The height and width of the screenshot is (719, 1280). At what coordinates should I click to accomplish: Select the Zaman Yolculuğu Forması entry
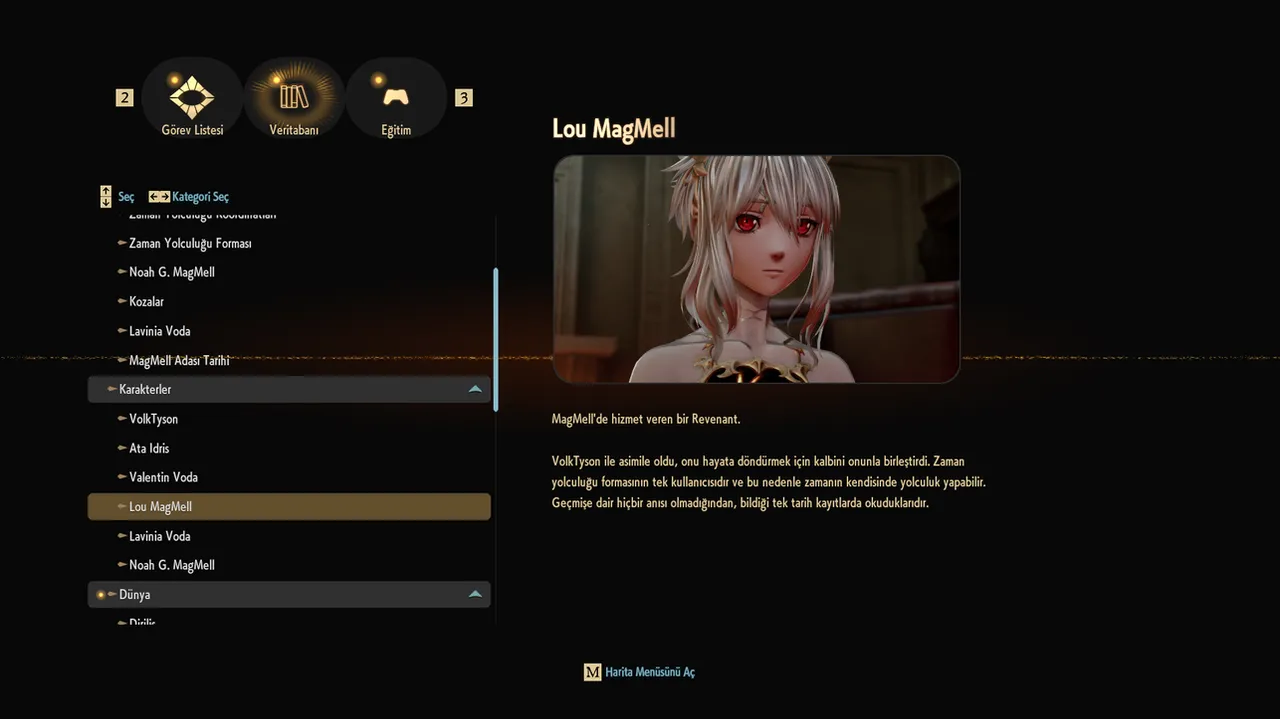(x=190, y=243)
